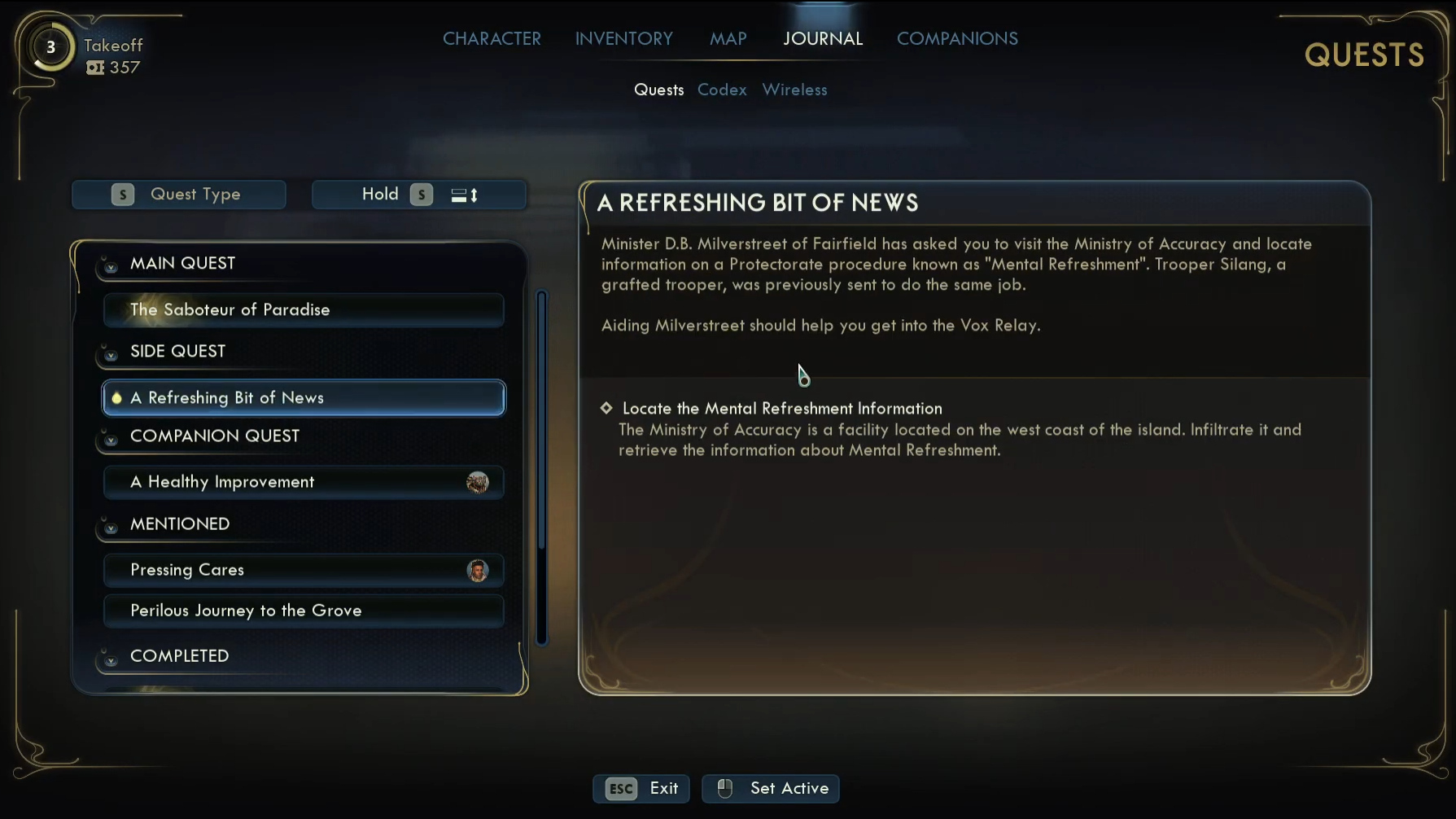
Task: Select the Pressing Cares quest entry
Action: [x=303, y=570]
